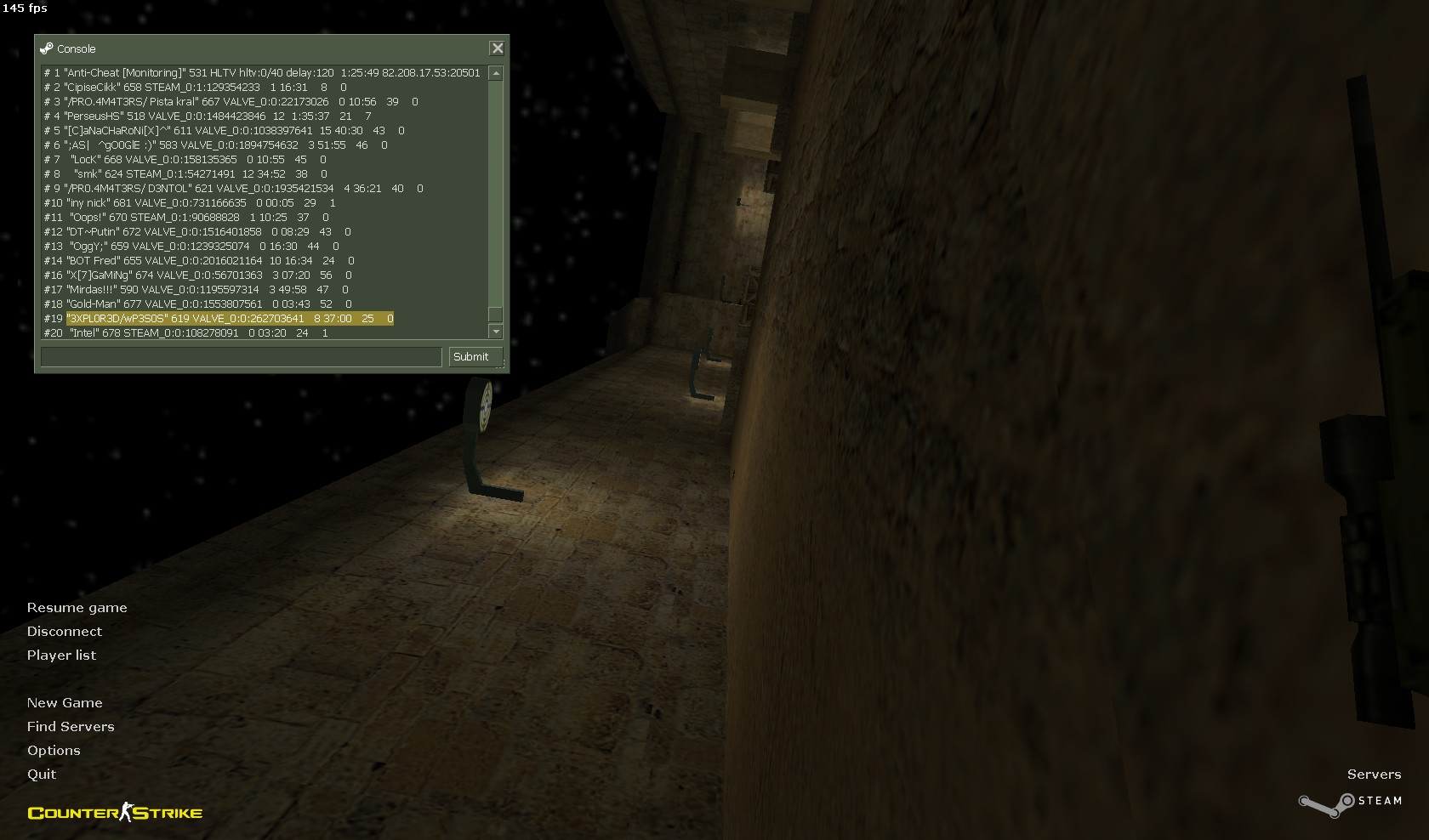This screenshot has width=1429, height=840.
Task: Open the Servers link near Steam logo
Action: tap(1374, 775)
